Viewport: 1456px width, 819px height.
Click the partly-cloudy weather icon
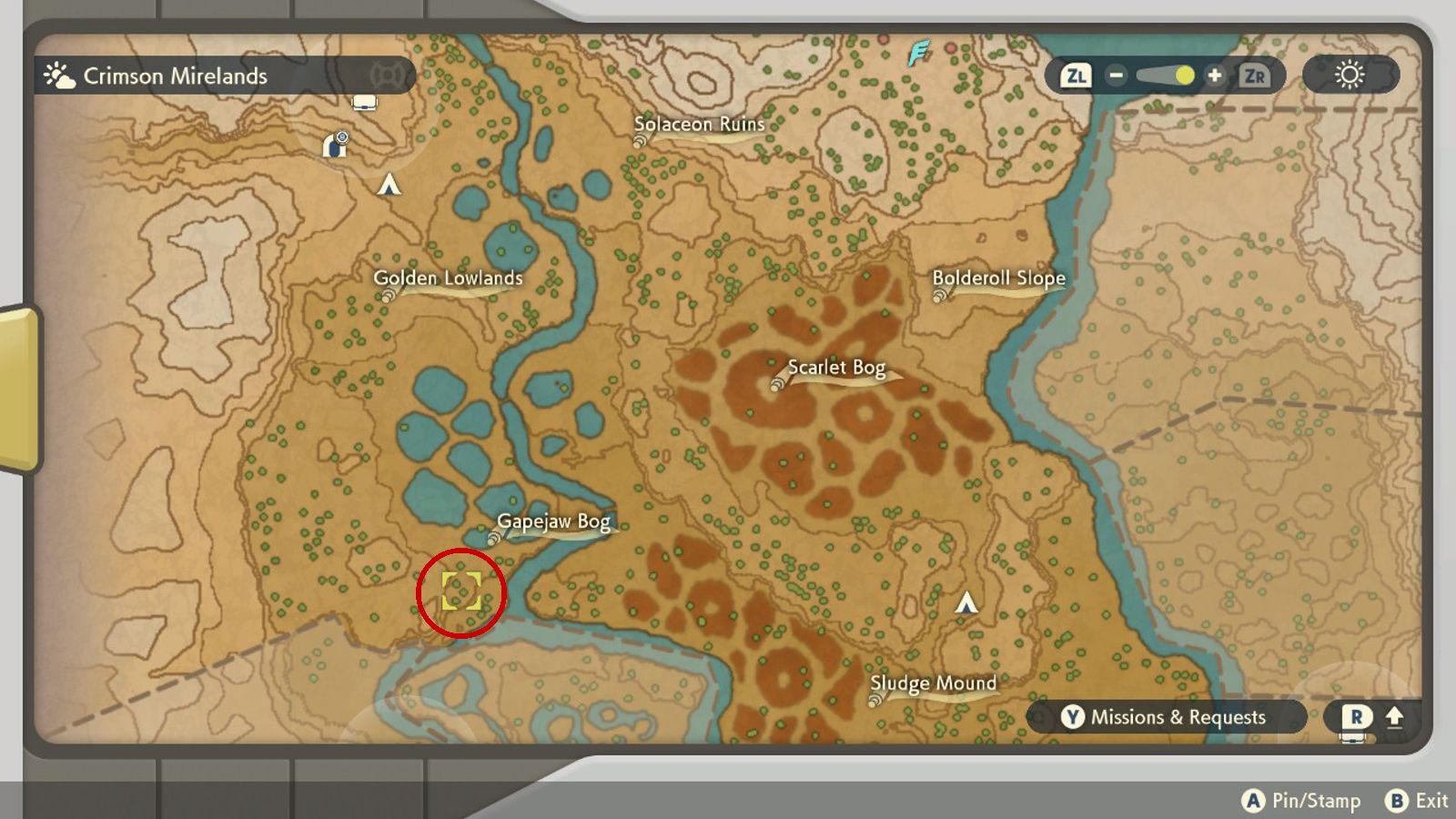pos(59,76)
